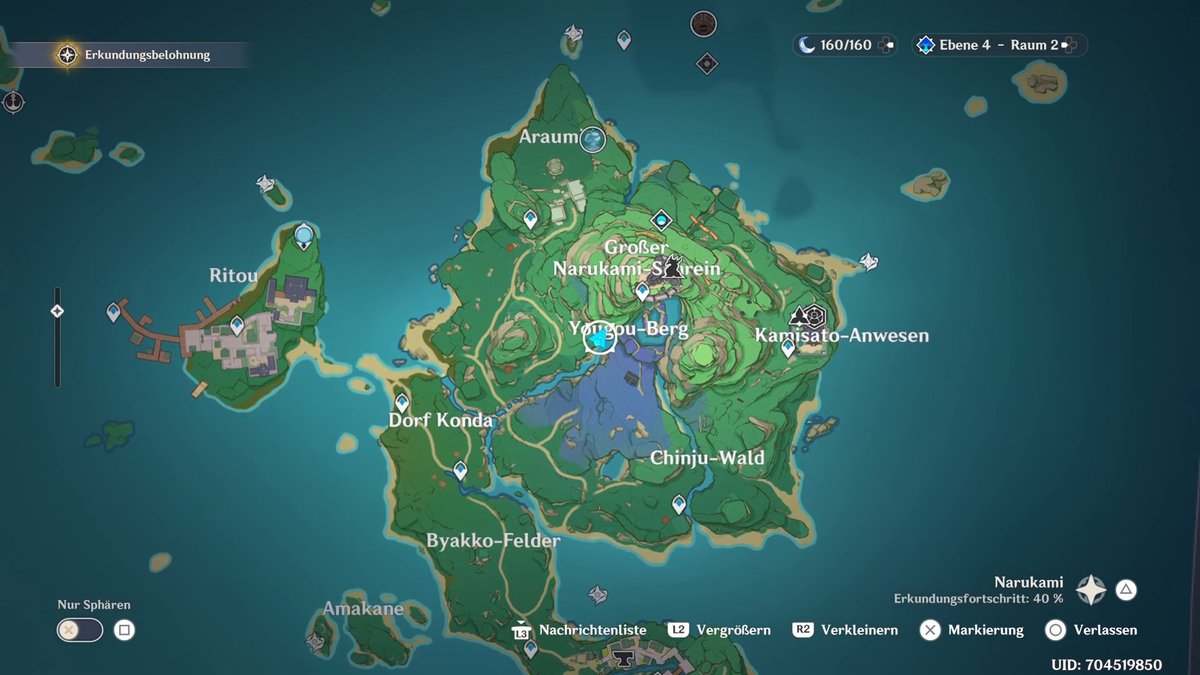Click the player location marker at Yougou-Berg
The width and height of the screenshot is (1200, 675).
click(599, 339)
